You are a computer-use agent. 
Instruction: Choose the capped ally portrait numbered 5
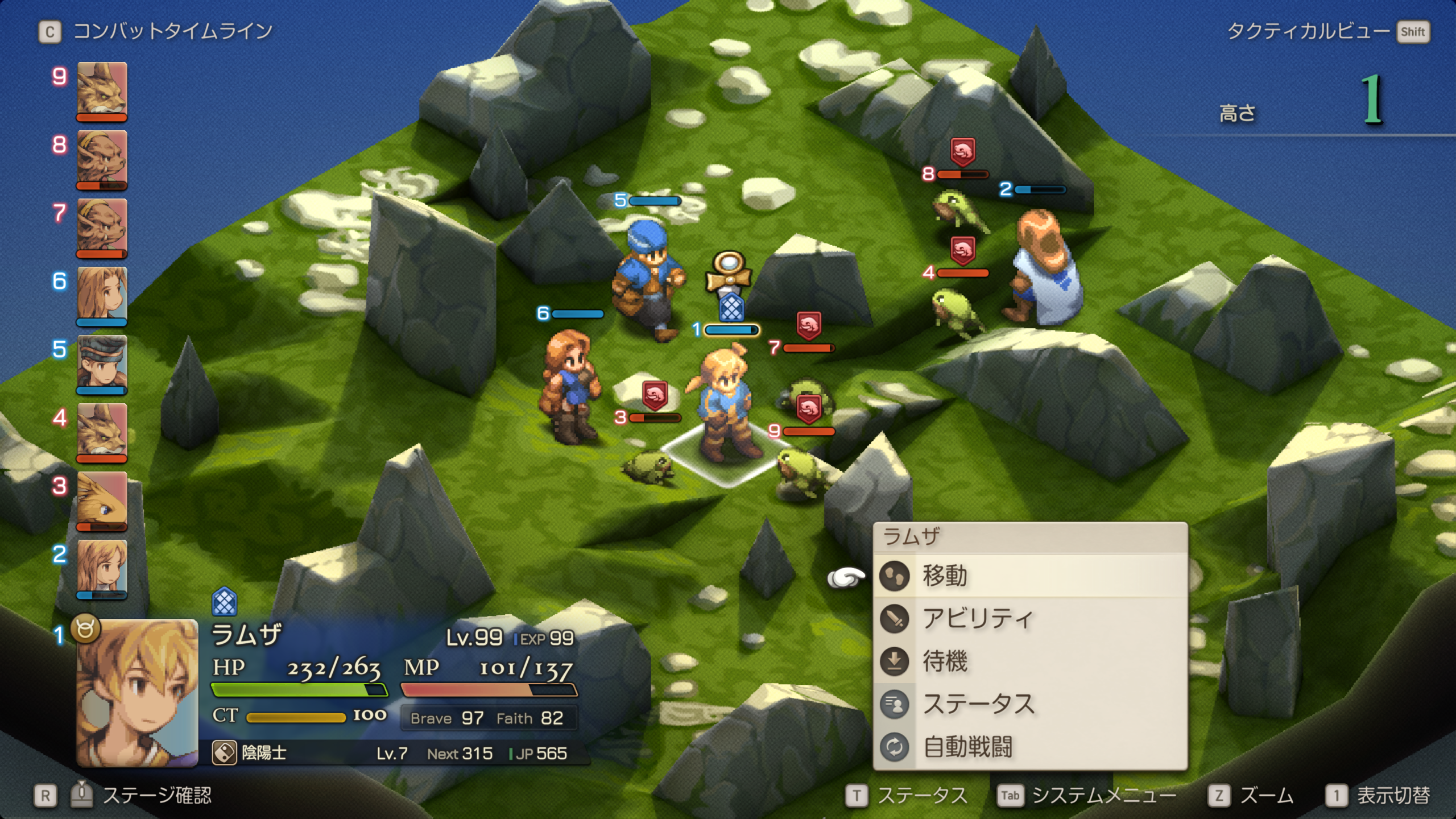tap(102, 363)
